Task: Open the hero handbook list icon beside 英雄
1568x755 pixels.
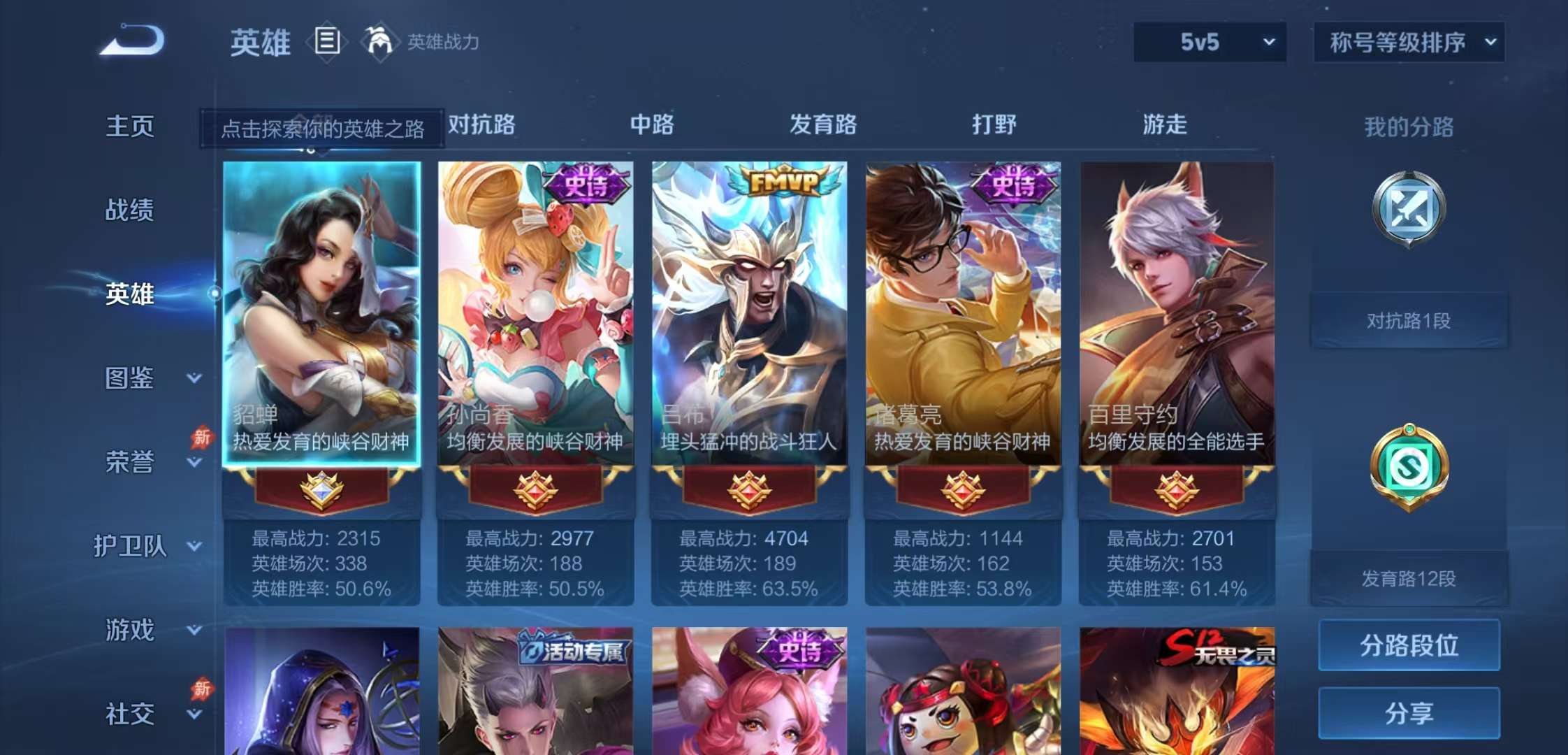Action: point(326,42)
